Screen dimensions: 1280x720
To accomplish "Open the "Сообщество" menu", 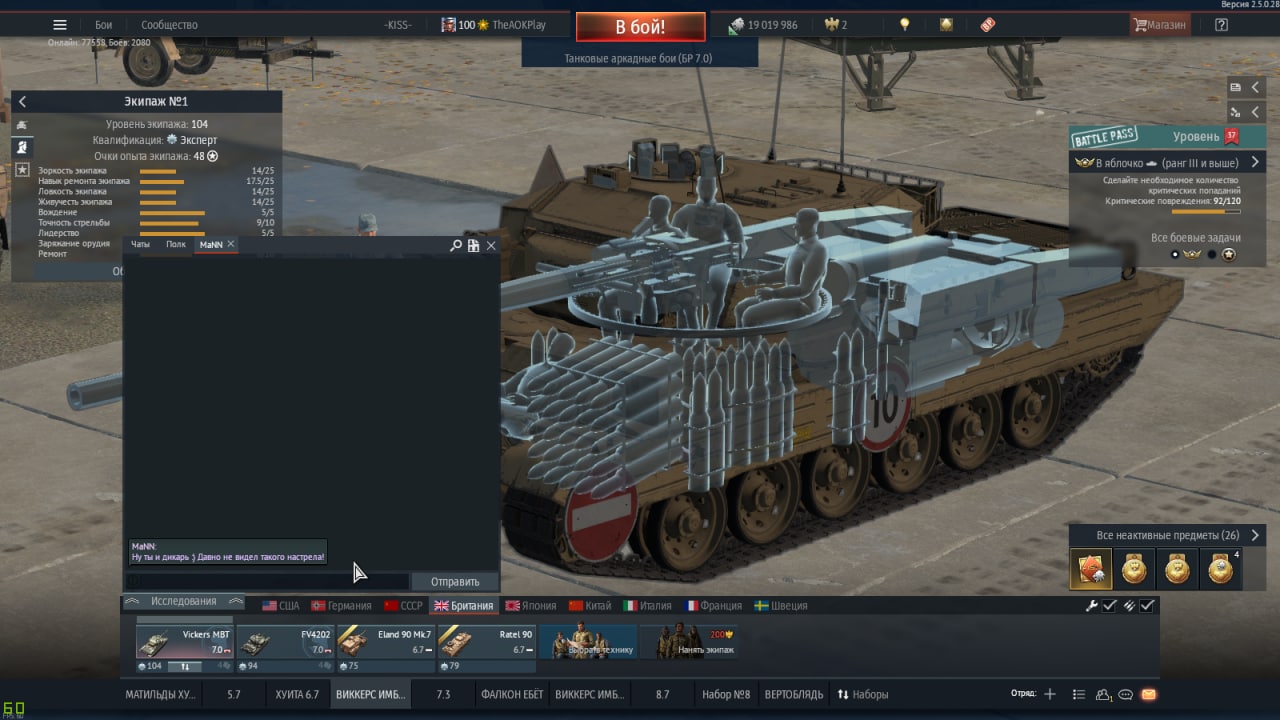I will click(x=169, y=25).
